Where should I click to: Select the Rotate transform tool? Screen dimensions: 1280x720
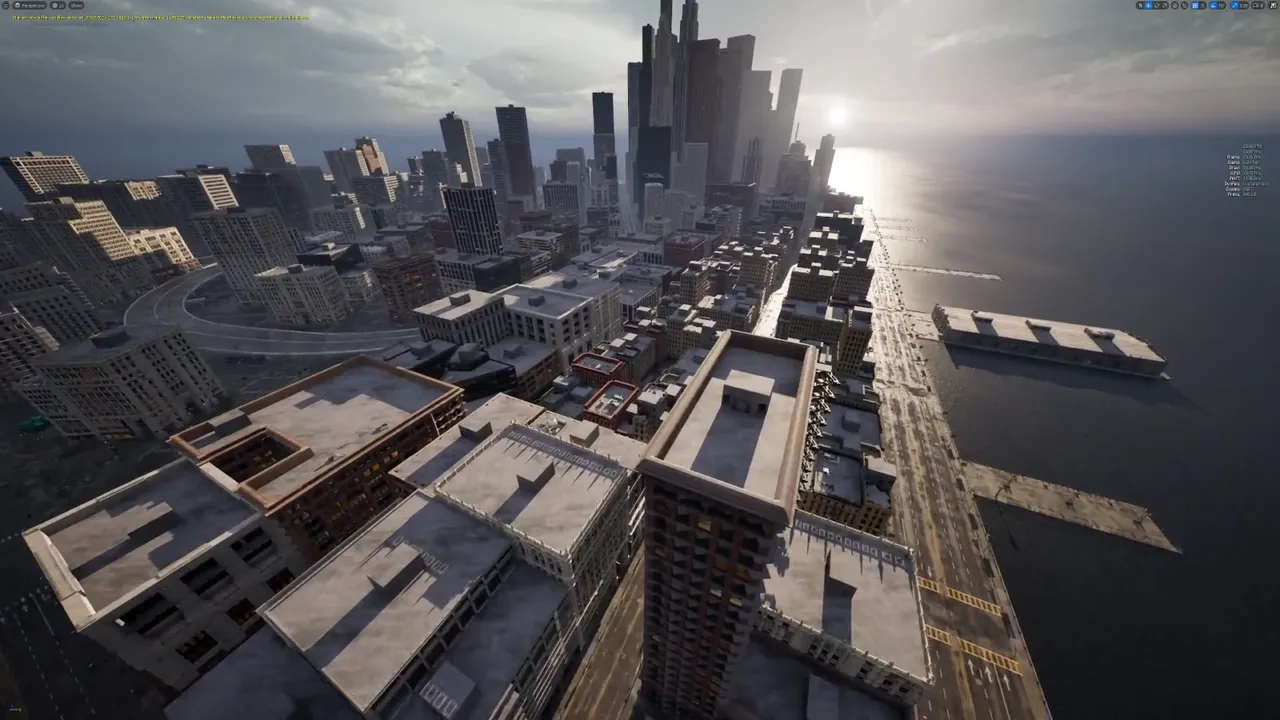pos(1156,5)
